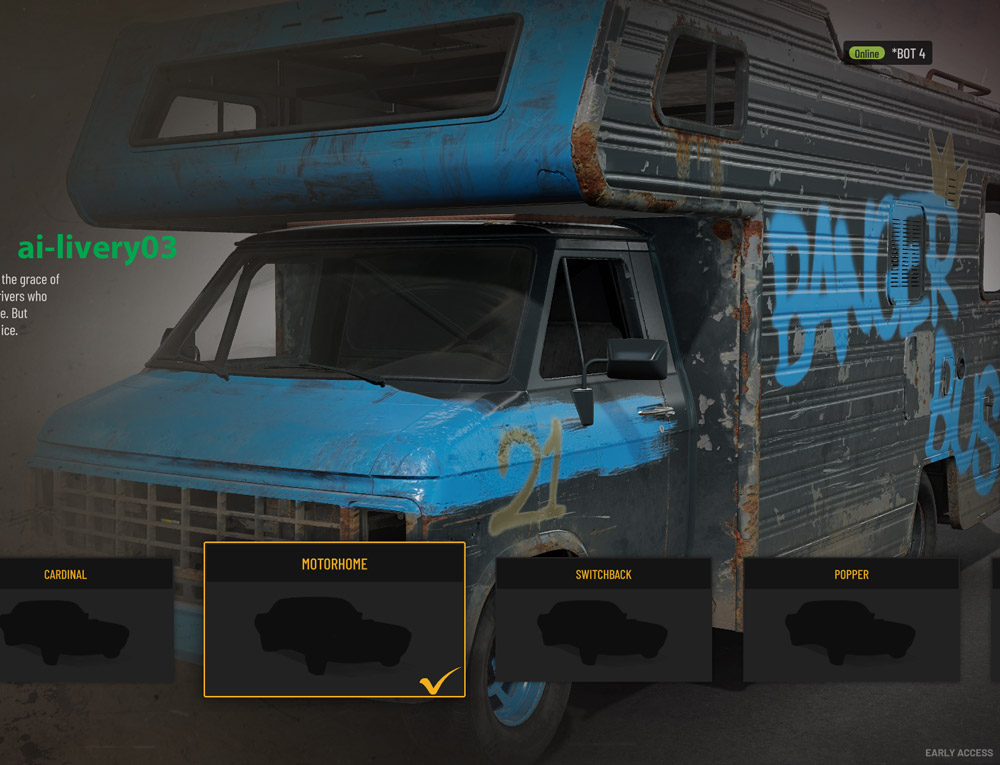Click the BOT 4 online player tag
This screenshot has height=765, width=1000.
pyautogui.click(x=888, y=53)
